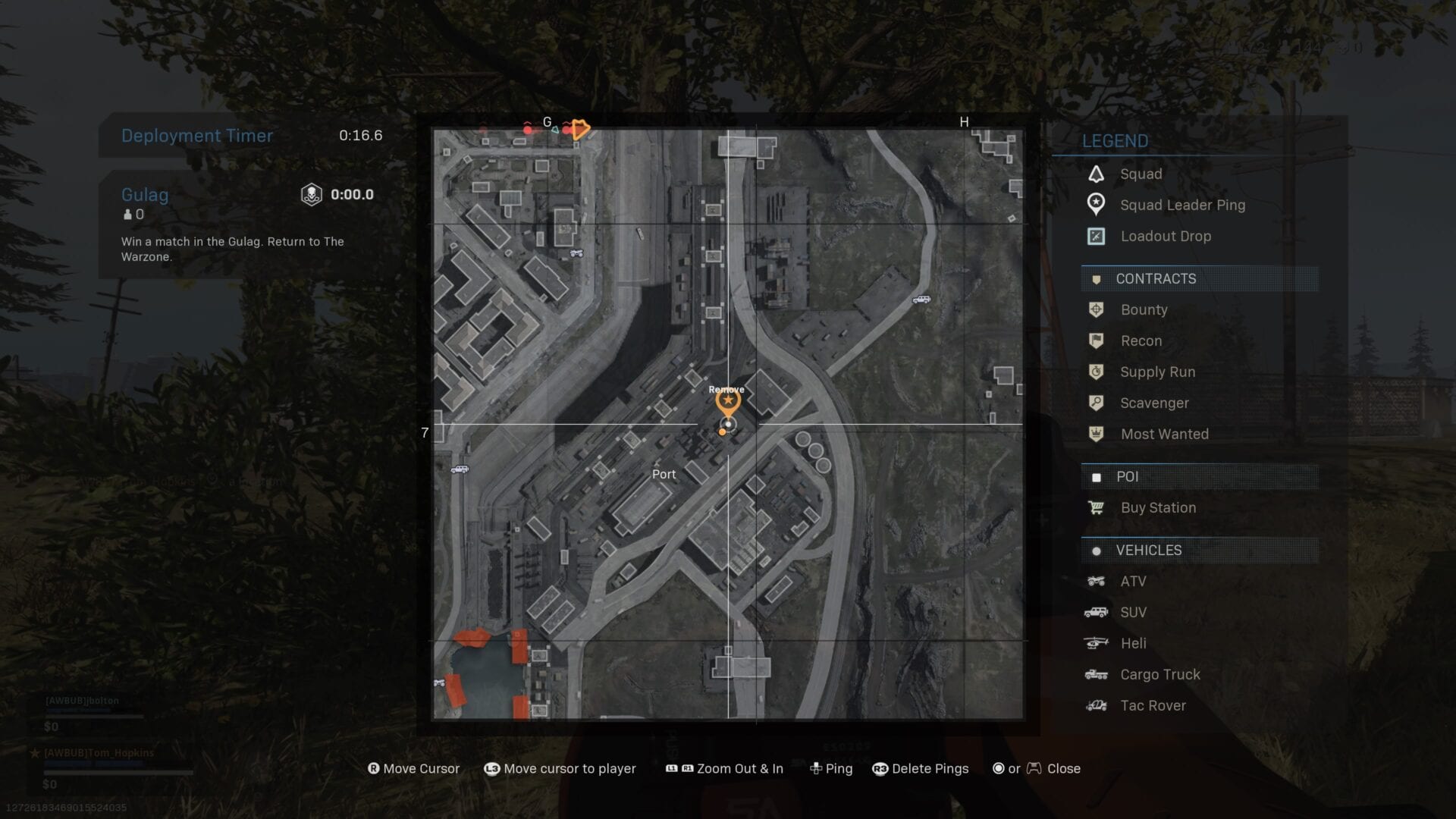Pick the Cargo Truck legend entry
The width and height of the screenshot is (1456, 819).
[1160, 674]
